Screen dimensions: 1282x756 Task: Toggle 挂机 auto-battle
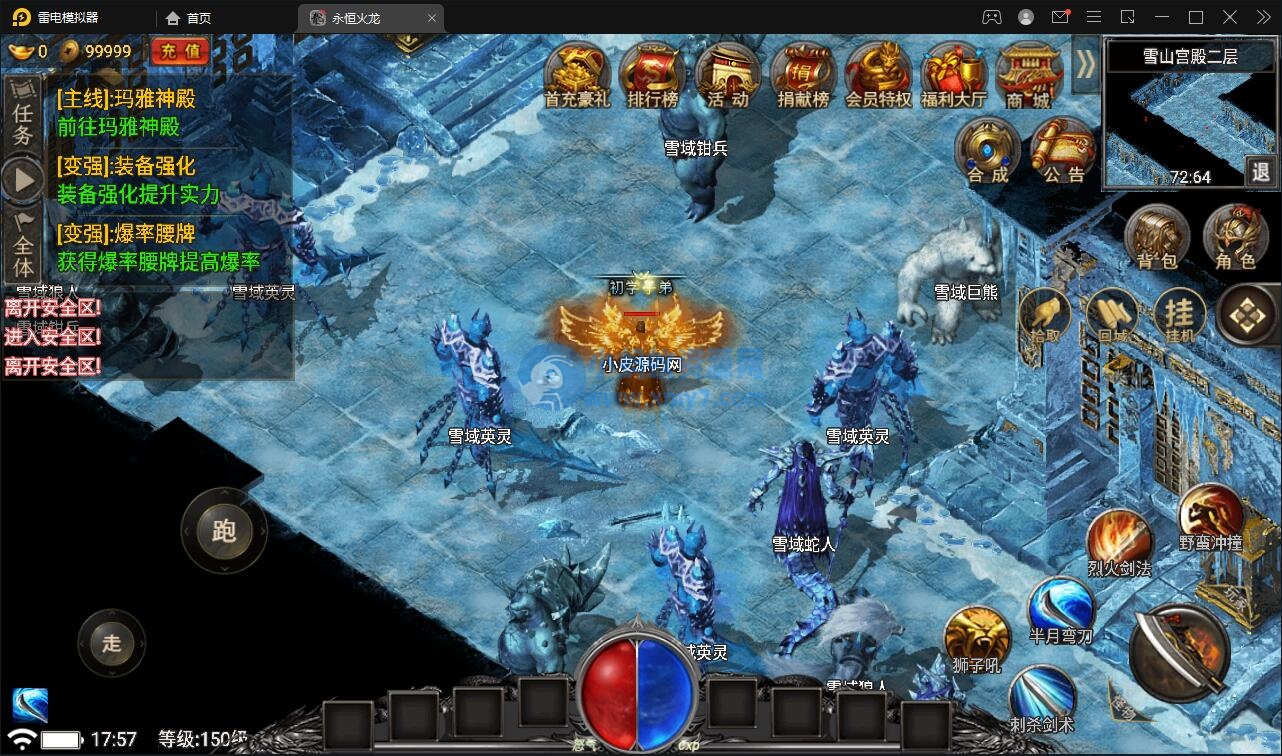coord(1180,315)
